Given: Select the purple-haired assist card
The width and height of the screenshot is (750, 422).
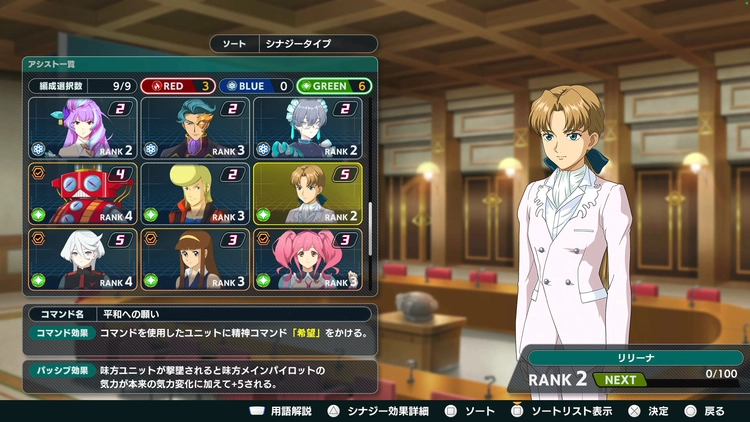Looking at the screenshot, I should tap(83, 128).
